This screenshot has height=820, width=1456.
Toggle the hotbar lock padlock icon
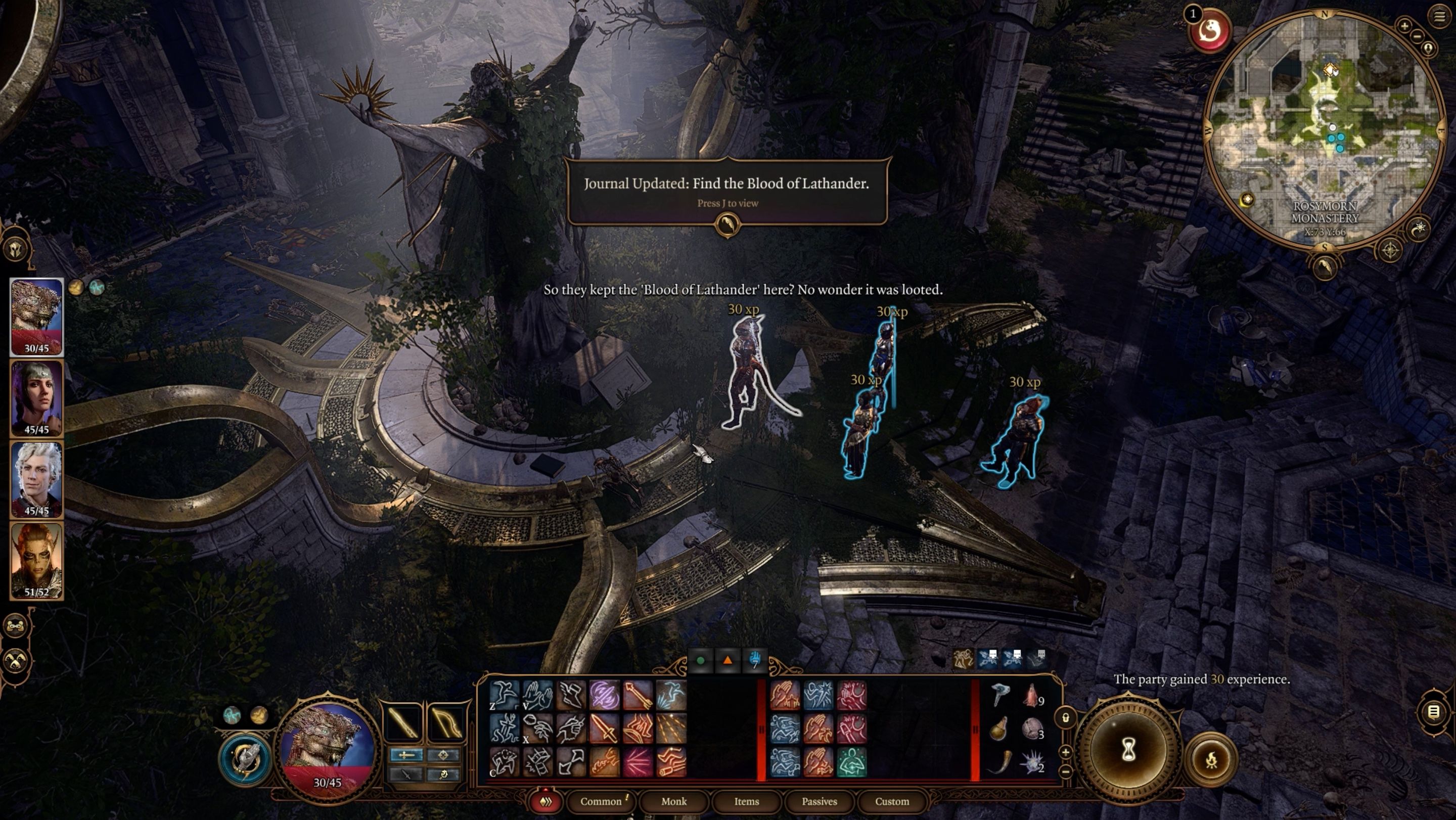pos(1067,719)
